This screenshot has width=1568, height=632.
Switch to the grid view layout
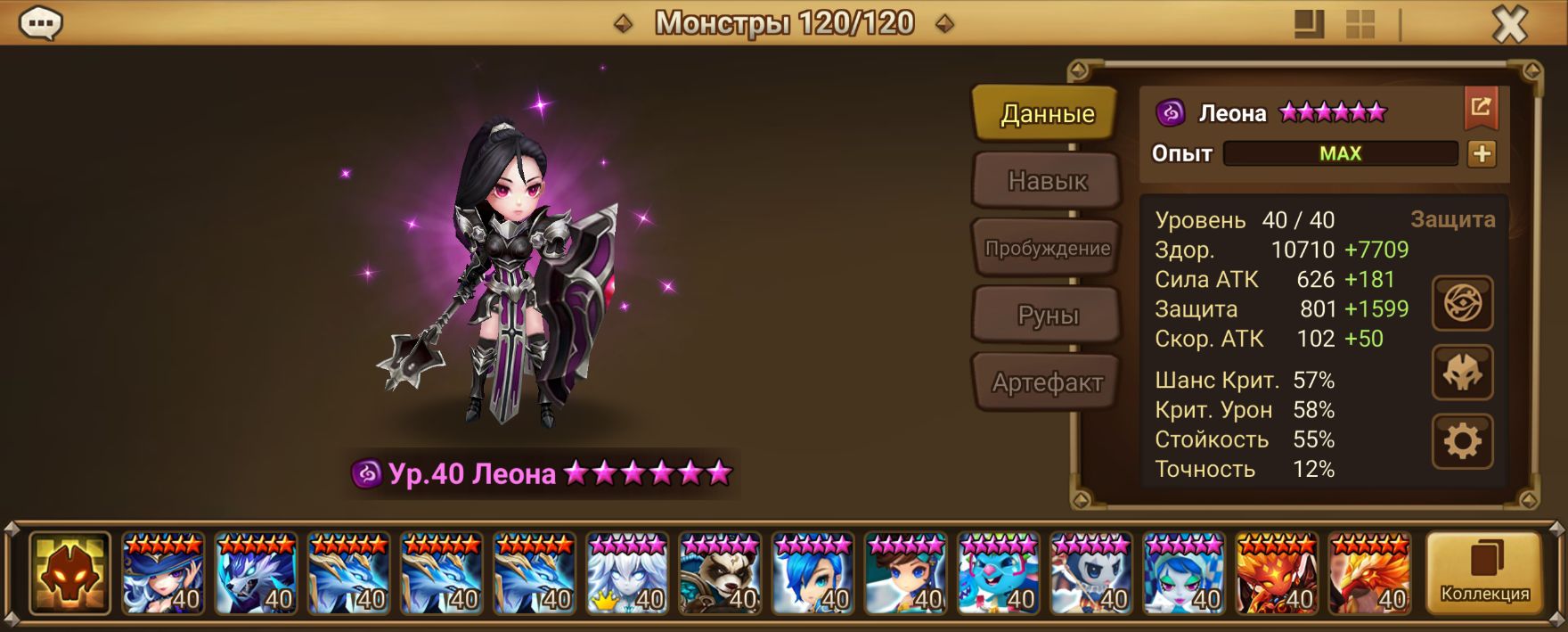1360,24
